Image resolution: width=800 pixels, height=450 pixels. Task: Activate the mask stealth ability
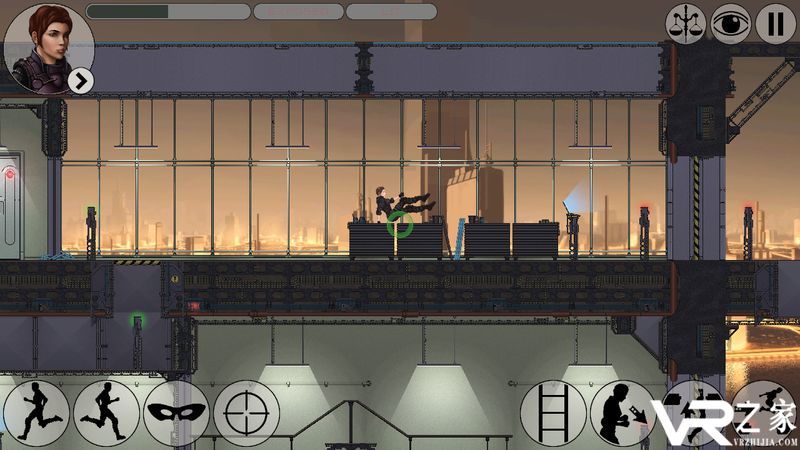coord(176,412)
